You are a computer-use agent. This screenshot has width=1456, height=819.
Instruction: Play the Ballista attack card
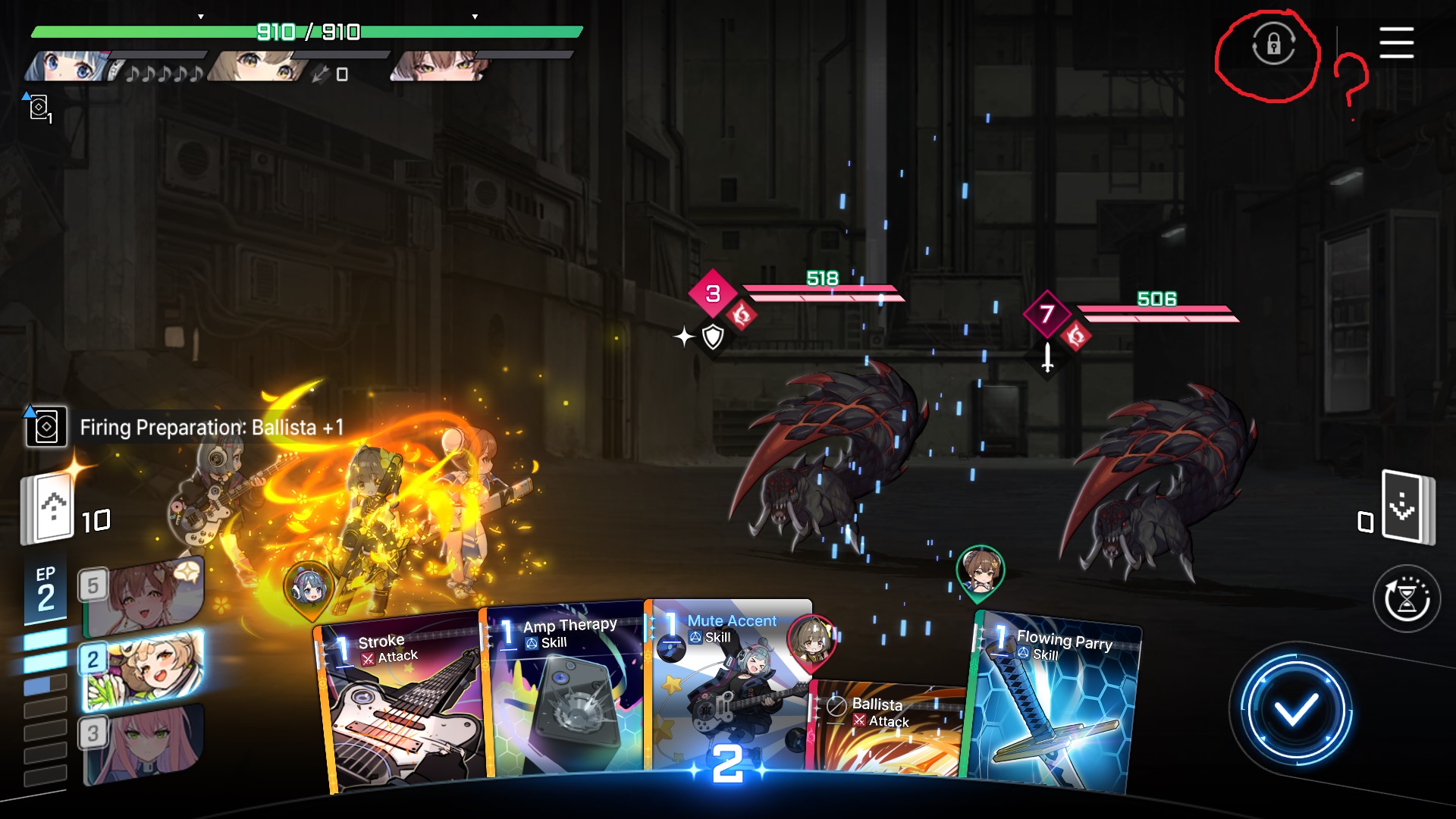(x=887, y=728)
